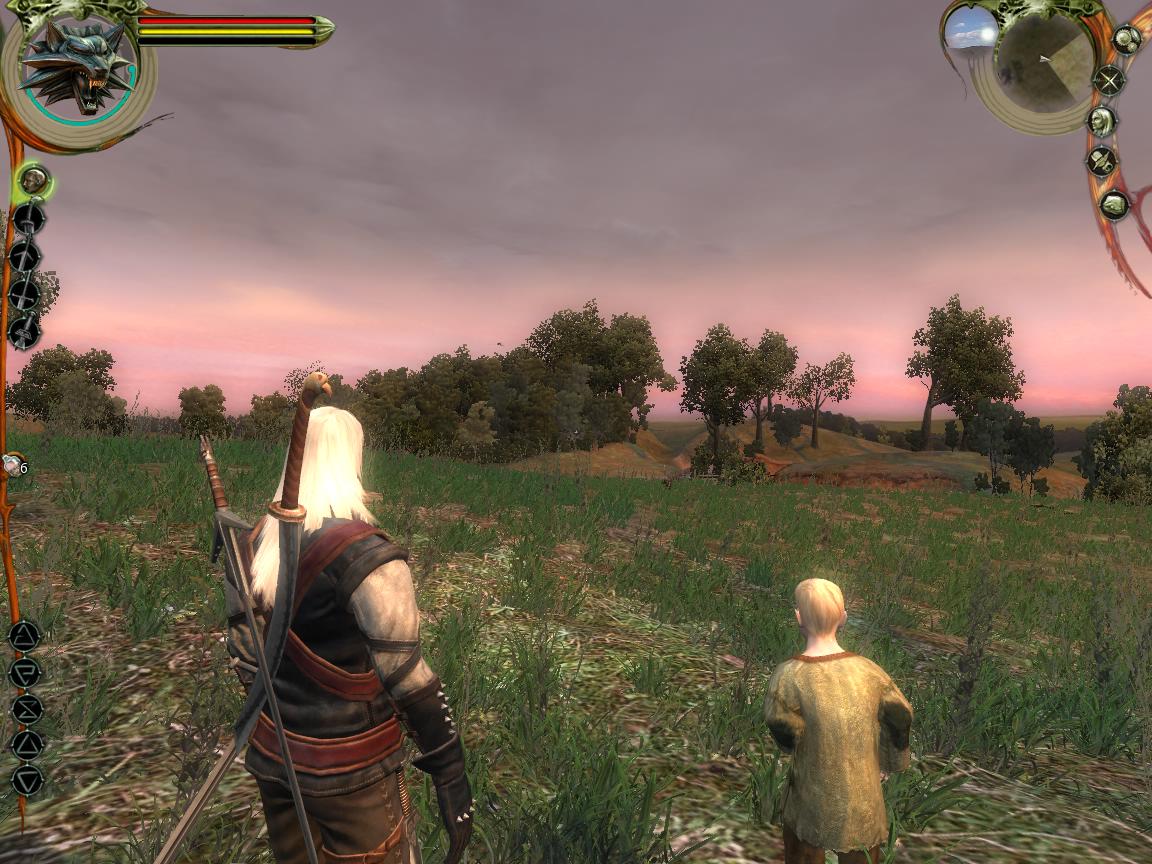
Task: Click the gear cluster icon beside the minimap
Action: 1127,40
